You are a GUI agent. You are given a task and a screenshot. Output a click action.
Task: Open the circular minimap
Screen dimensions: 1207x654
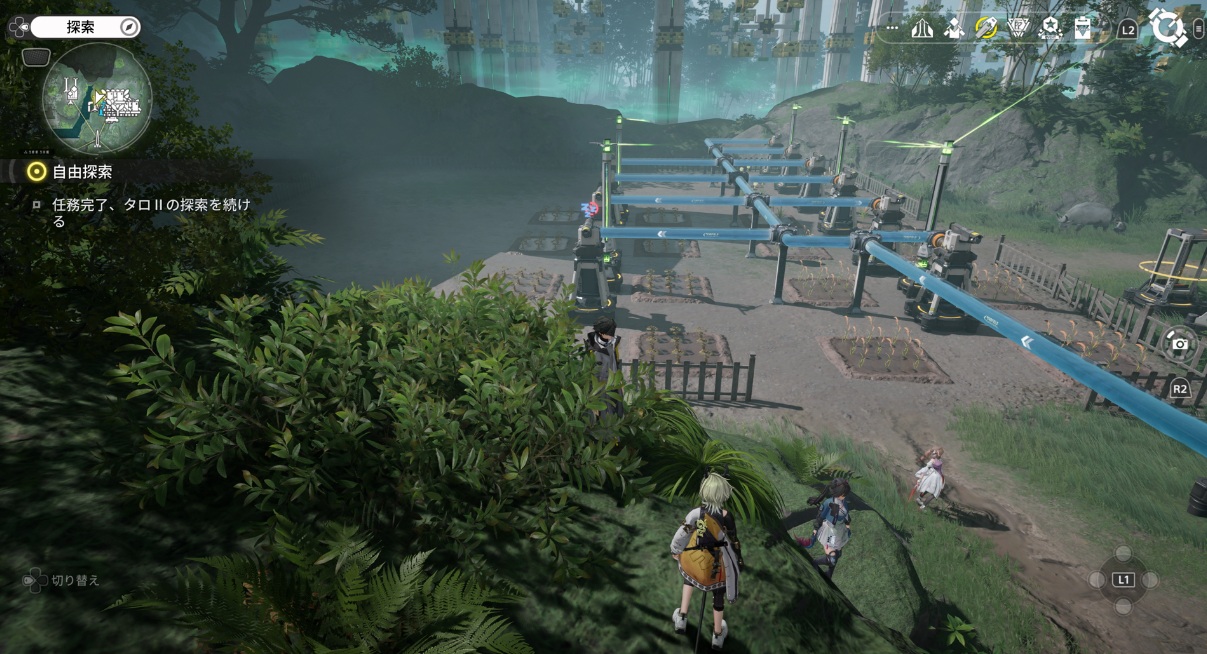tap(97, 99)
